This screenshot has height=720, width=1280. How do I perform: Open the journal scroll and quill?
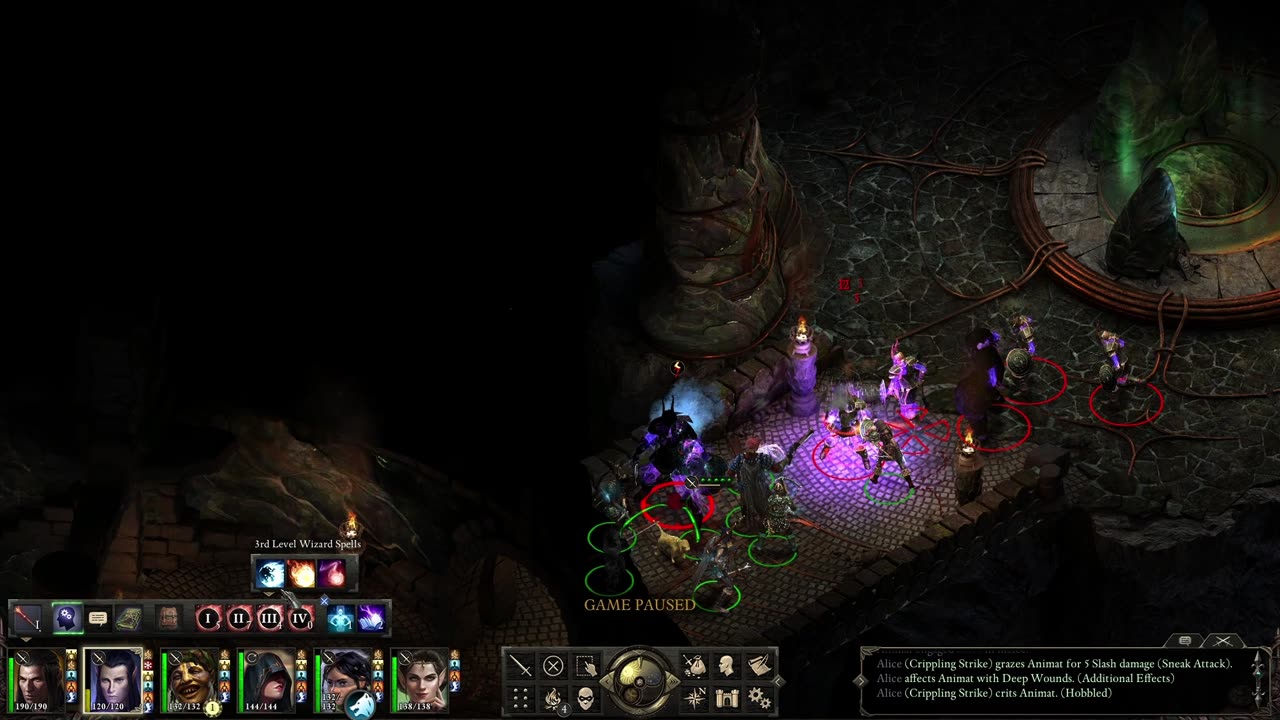point(759,665)
